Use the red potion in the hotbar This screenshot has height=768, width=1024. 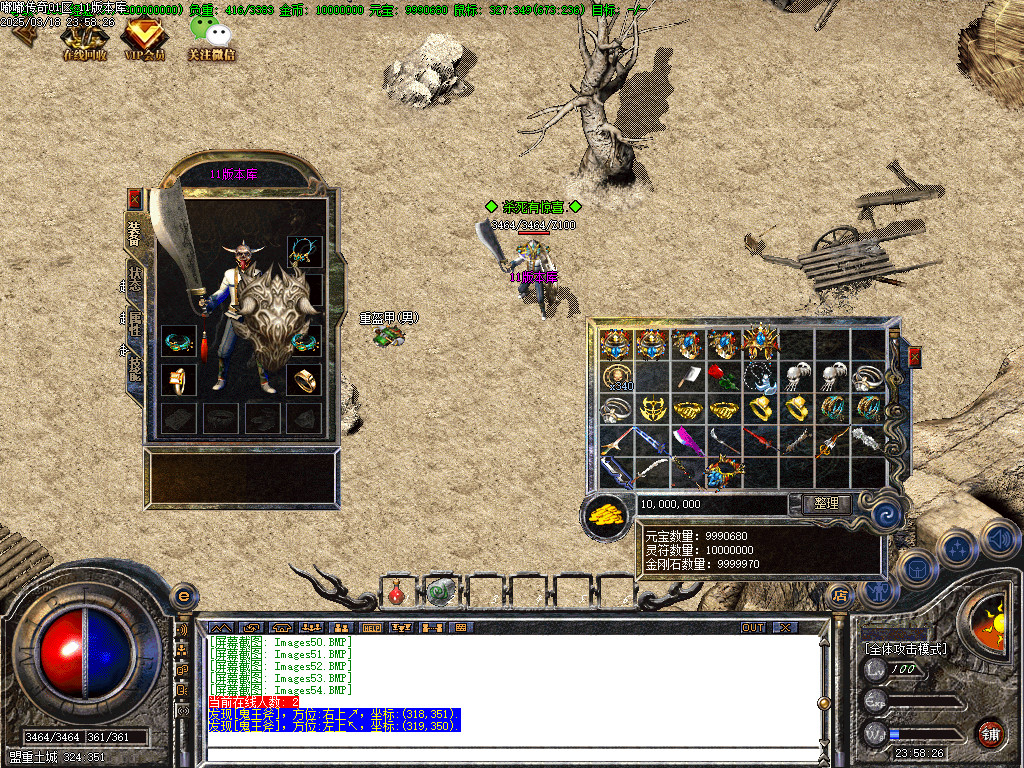pyautogui.click(x=397, y=593)
